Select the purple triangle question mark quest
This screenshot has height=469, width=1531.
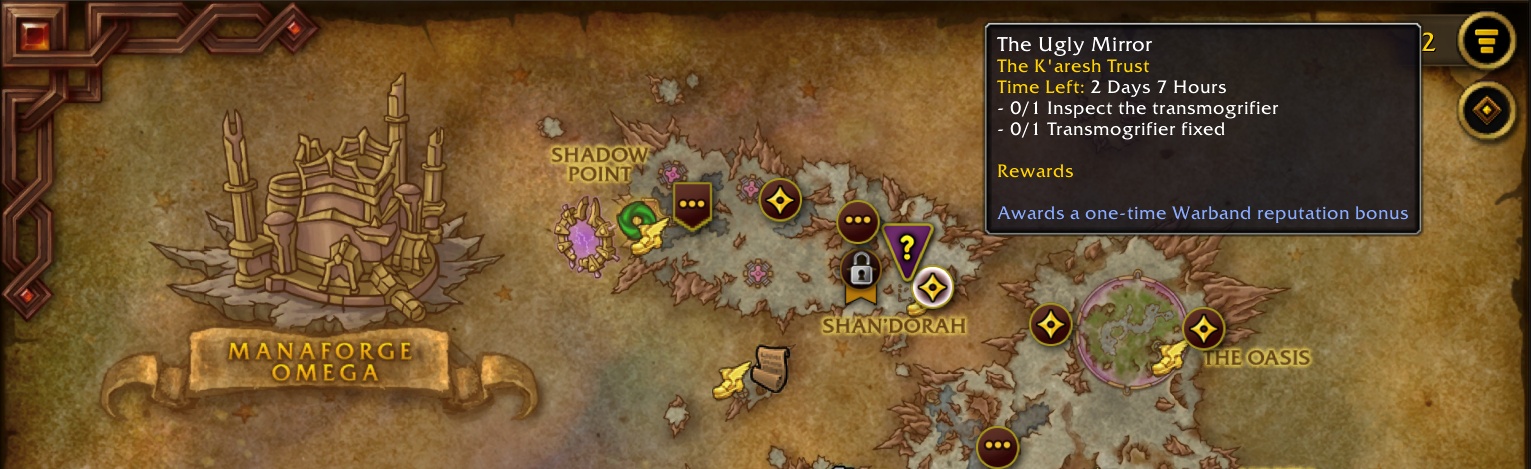point(907,246)
